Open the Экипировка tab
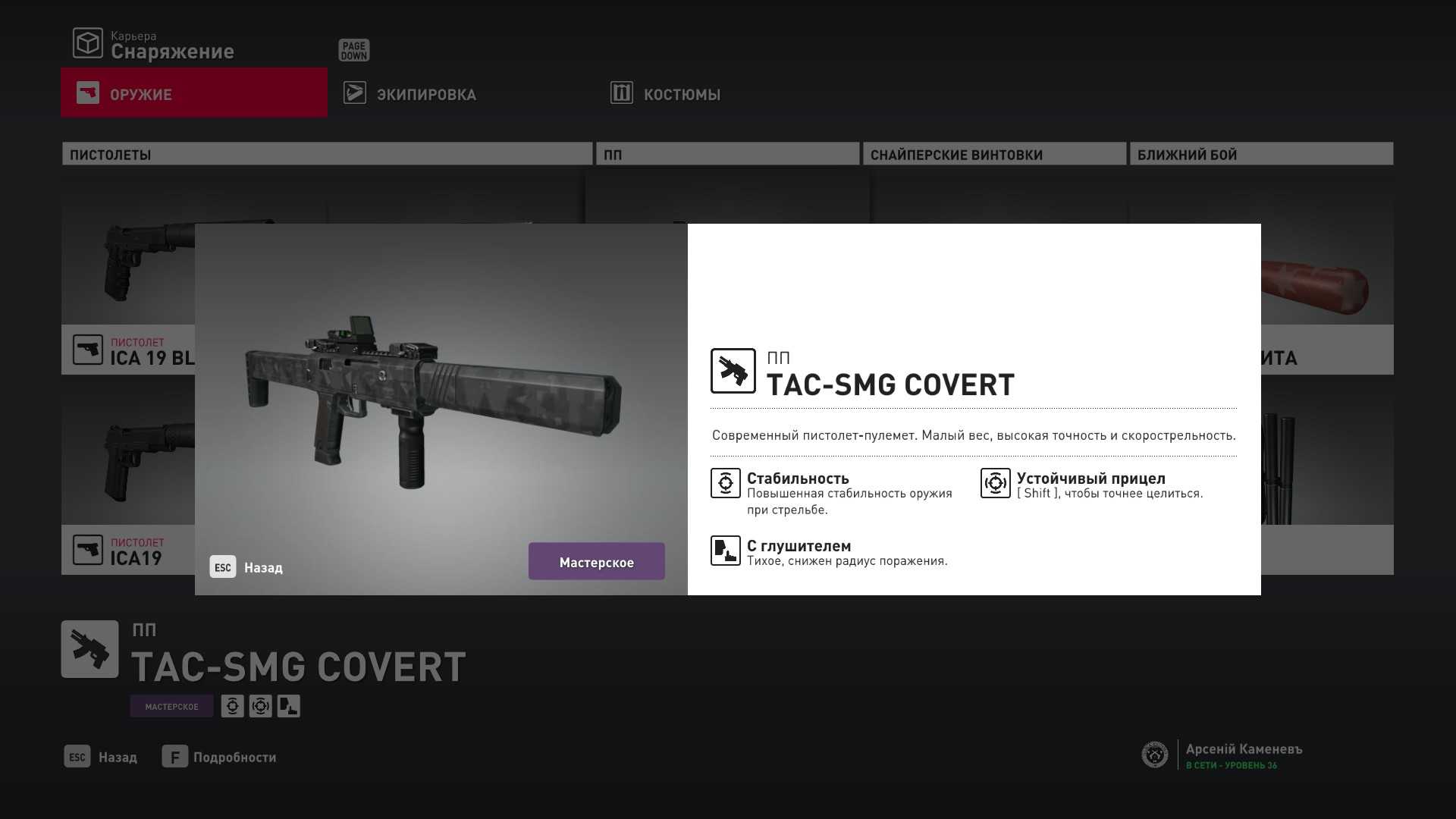1456x819 pixels. click(x=426, y=94)
